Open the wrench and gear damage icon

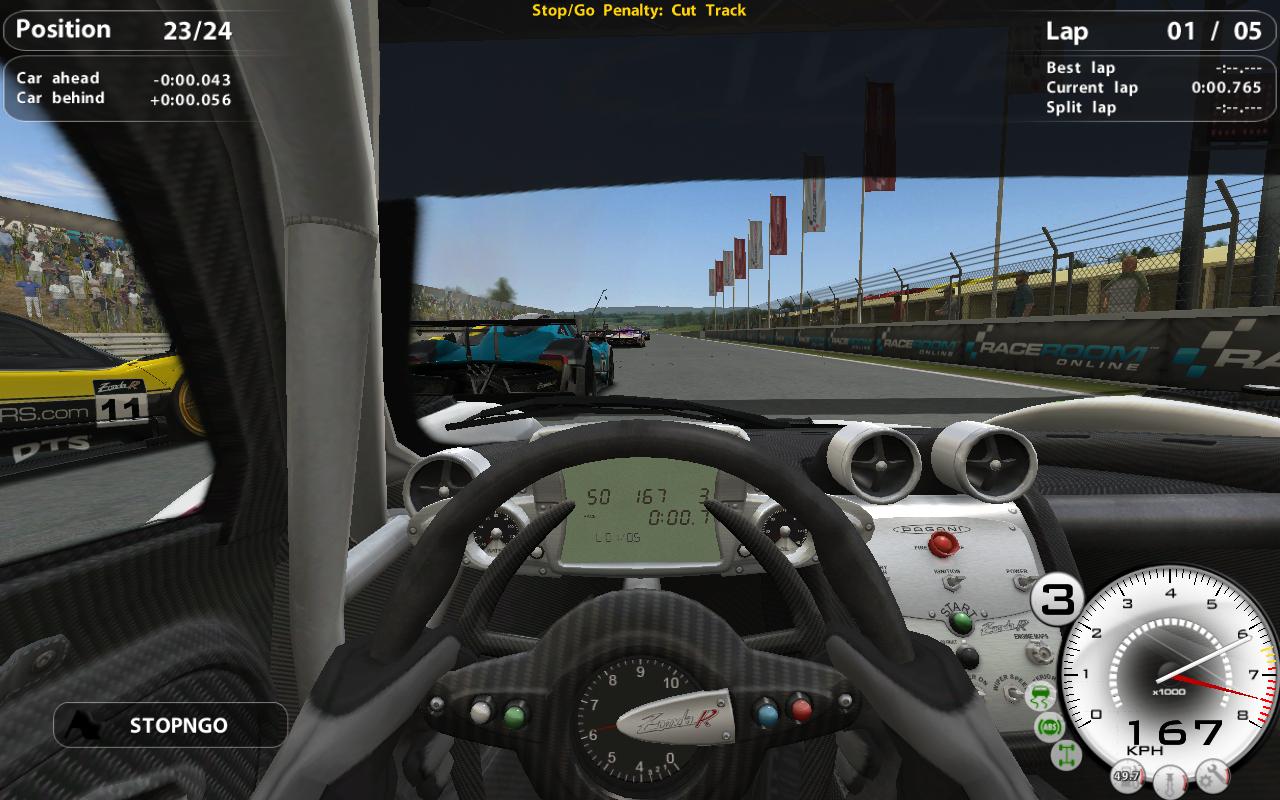pos(1212,776)
